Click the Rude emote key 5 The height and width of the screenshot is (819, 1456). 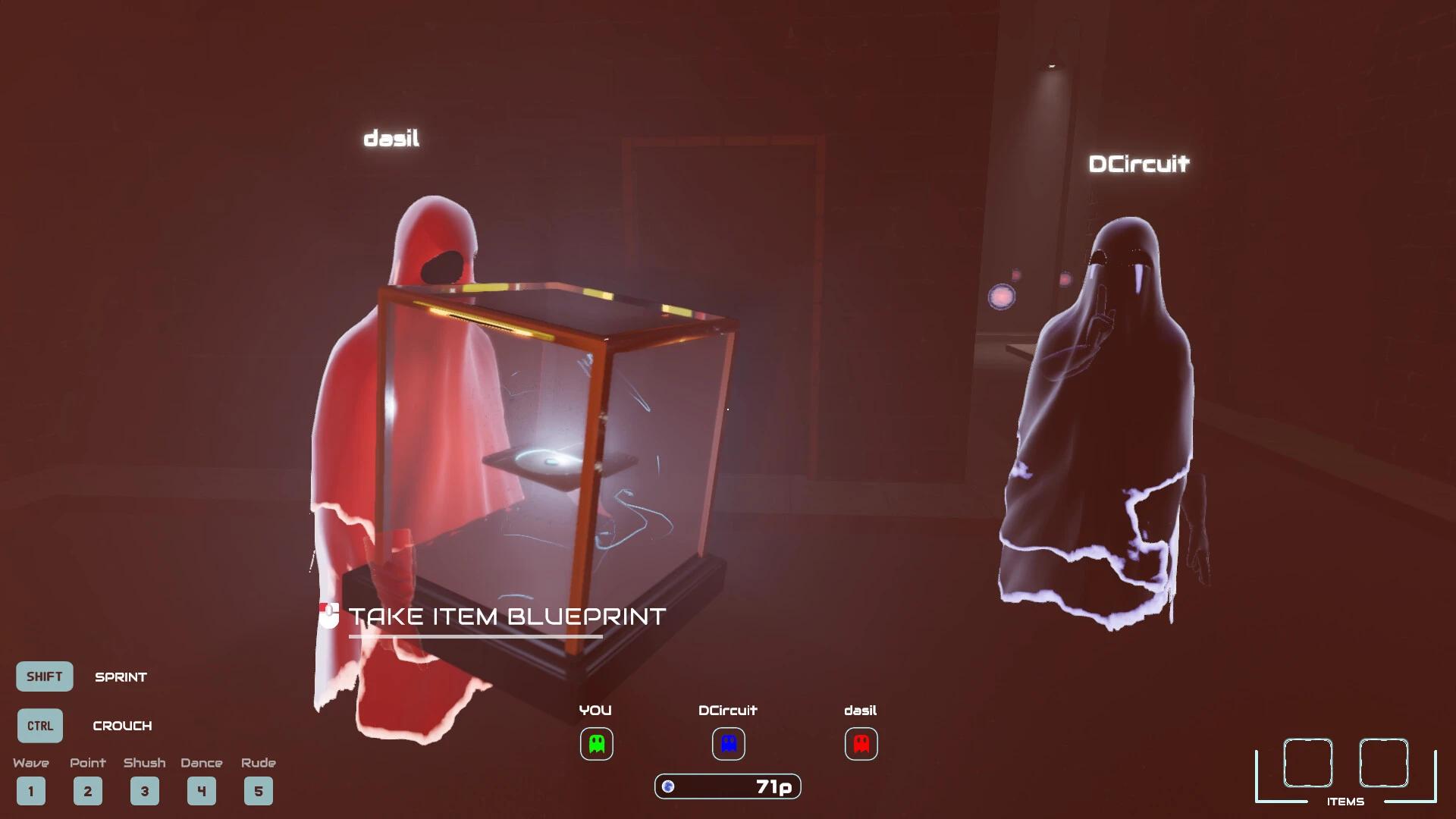point(258,790)
